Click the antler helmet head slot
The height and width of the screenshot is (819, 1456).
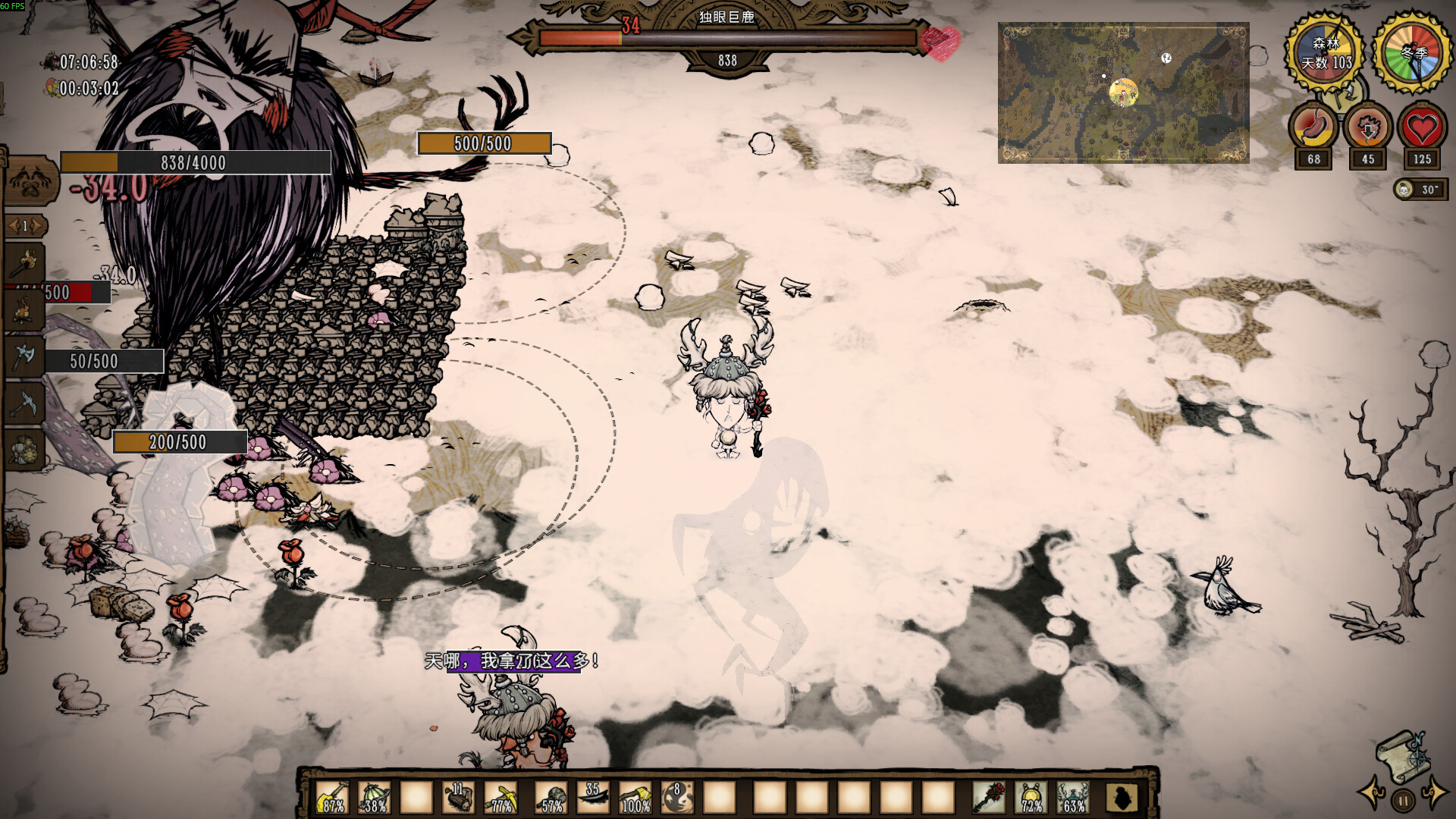tap(1073, 798)
